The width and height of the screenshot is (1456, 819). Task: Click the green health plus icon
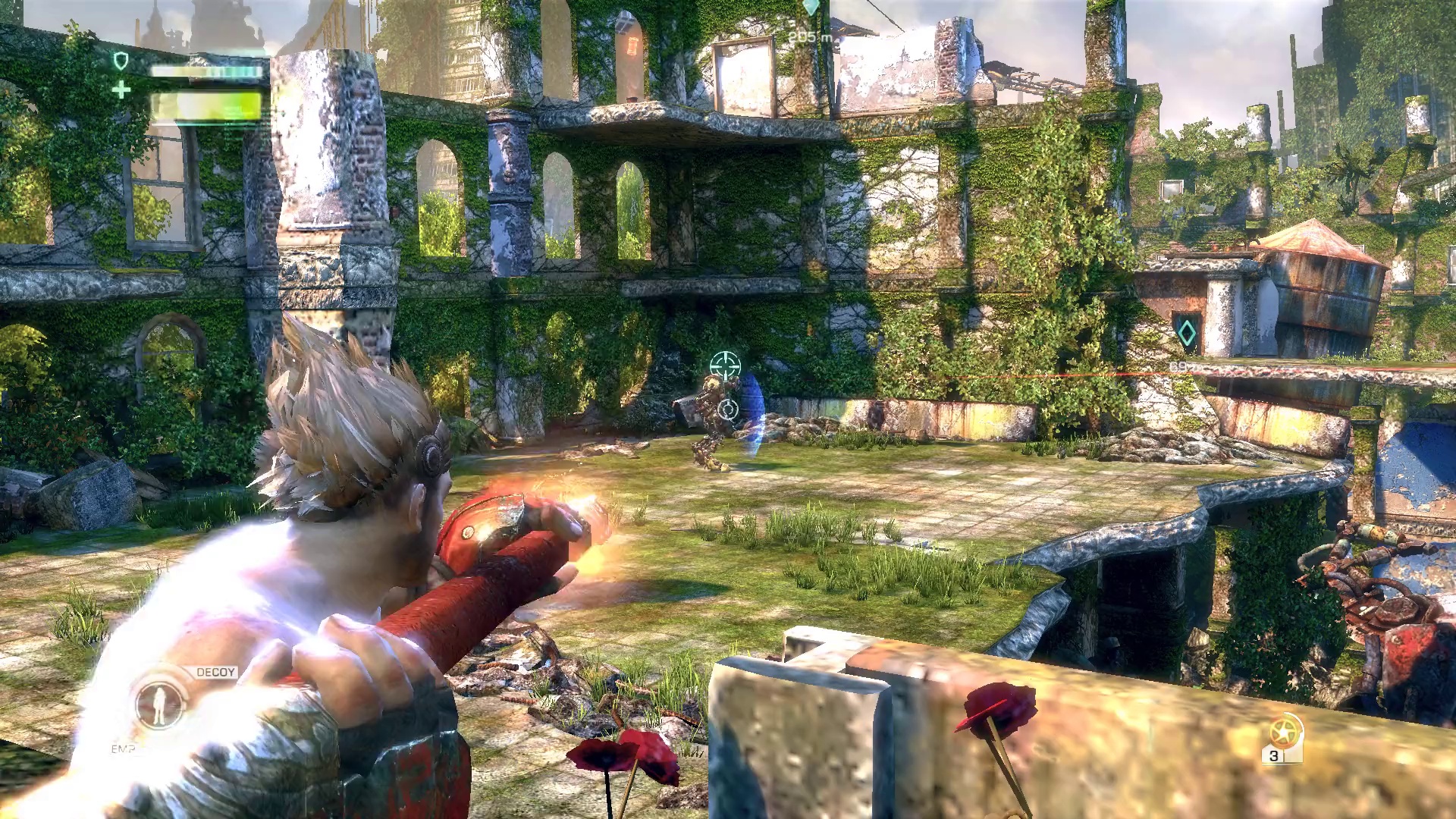click(121, 90)
